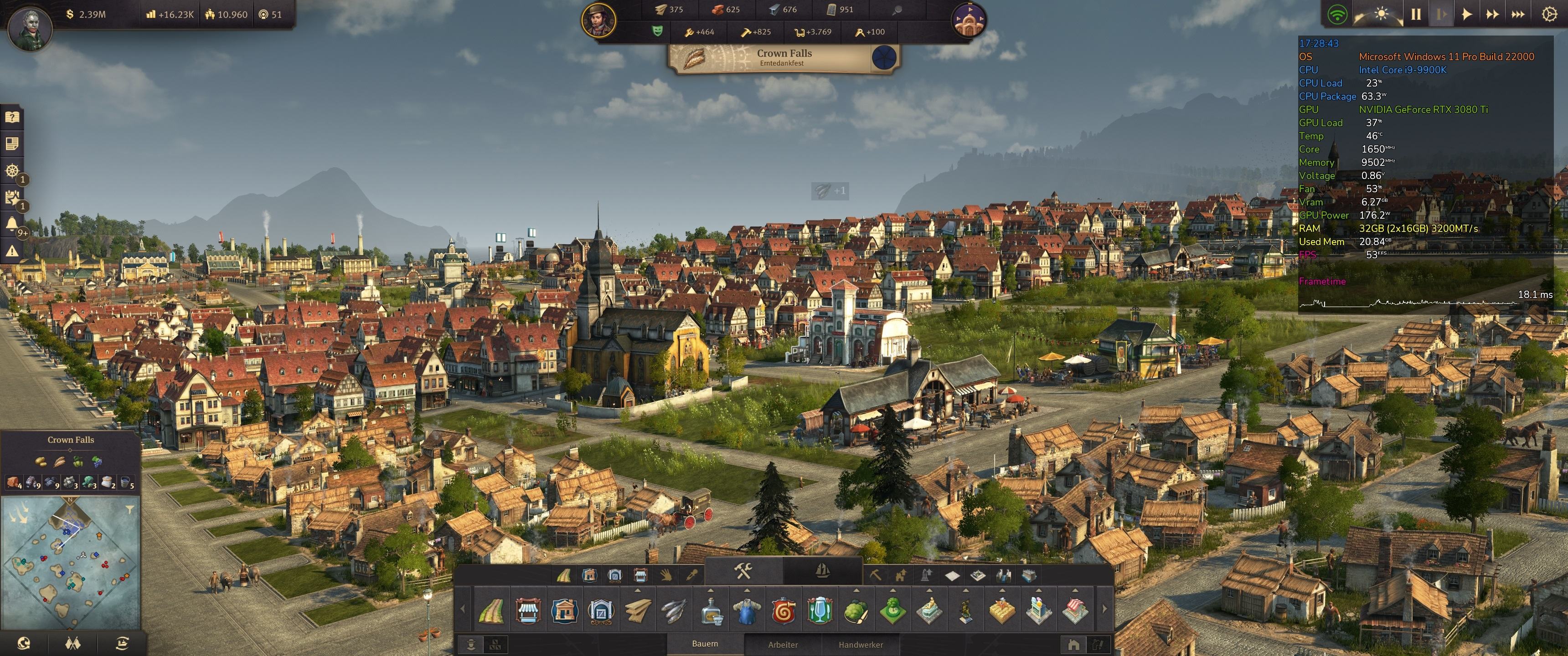Image resolution: width=1568 pixels, height=656 pixels.
Task: Set game speed to double fast-forward
Action: tap(1492, 14)
